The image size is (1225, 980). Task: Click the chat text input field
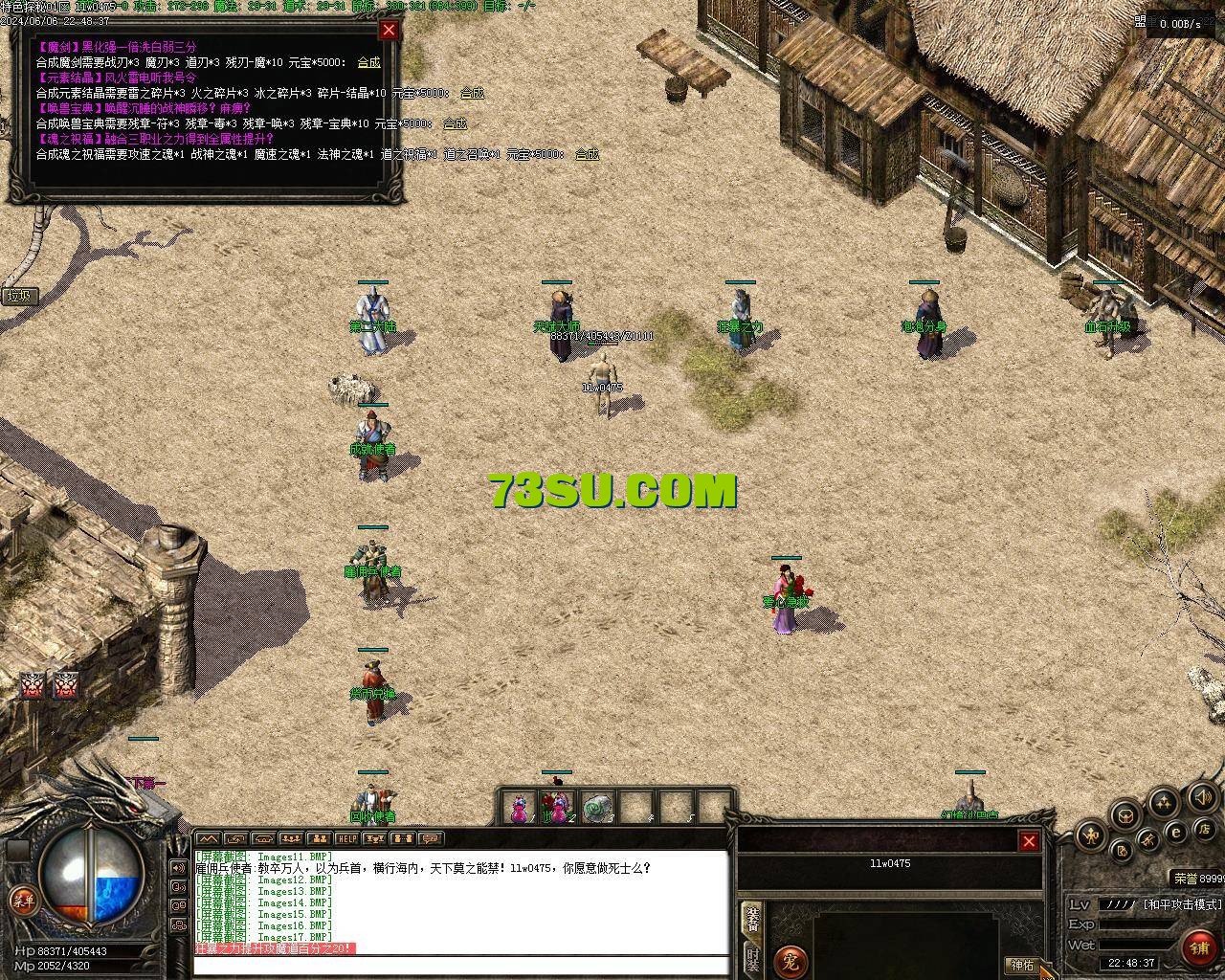pyautogui.click(x=459, y=965)
